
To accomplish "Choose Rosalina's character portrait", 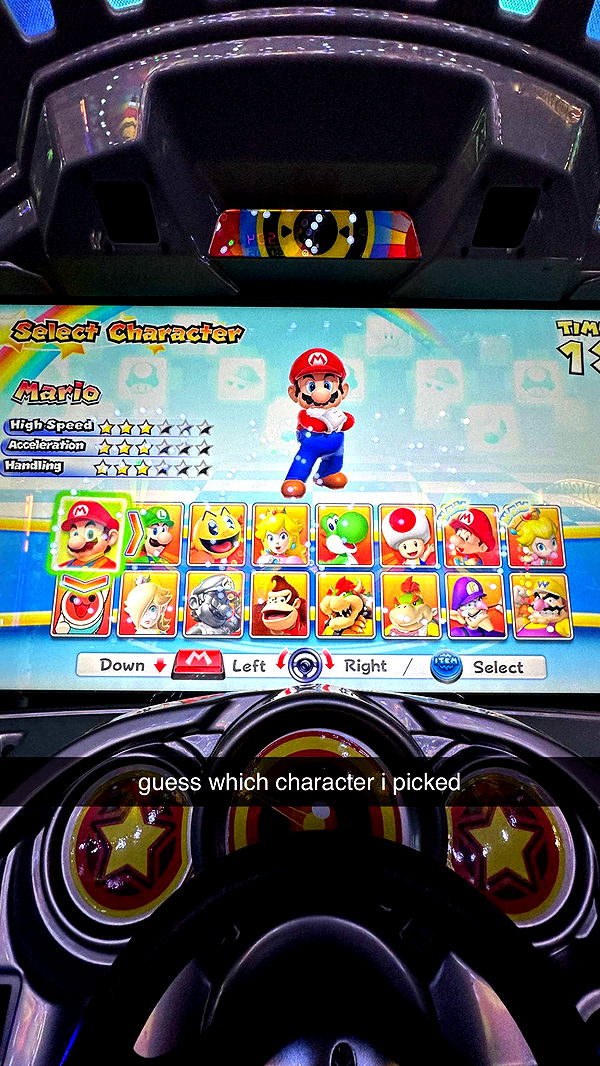I will tap(148, 604).
